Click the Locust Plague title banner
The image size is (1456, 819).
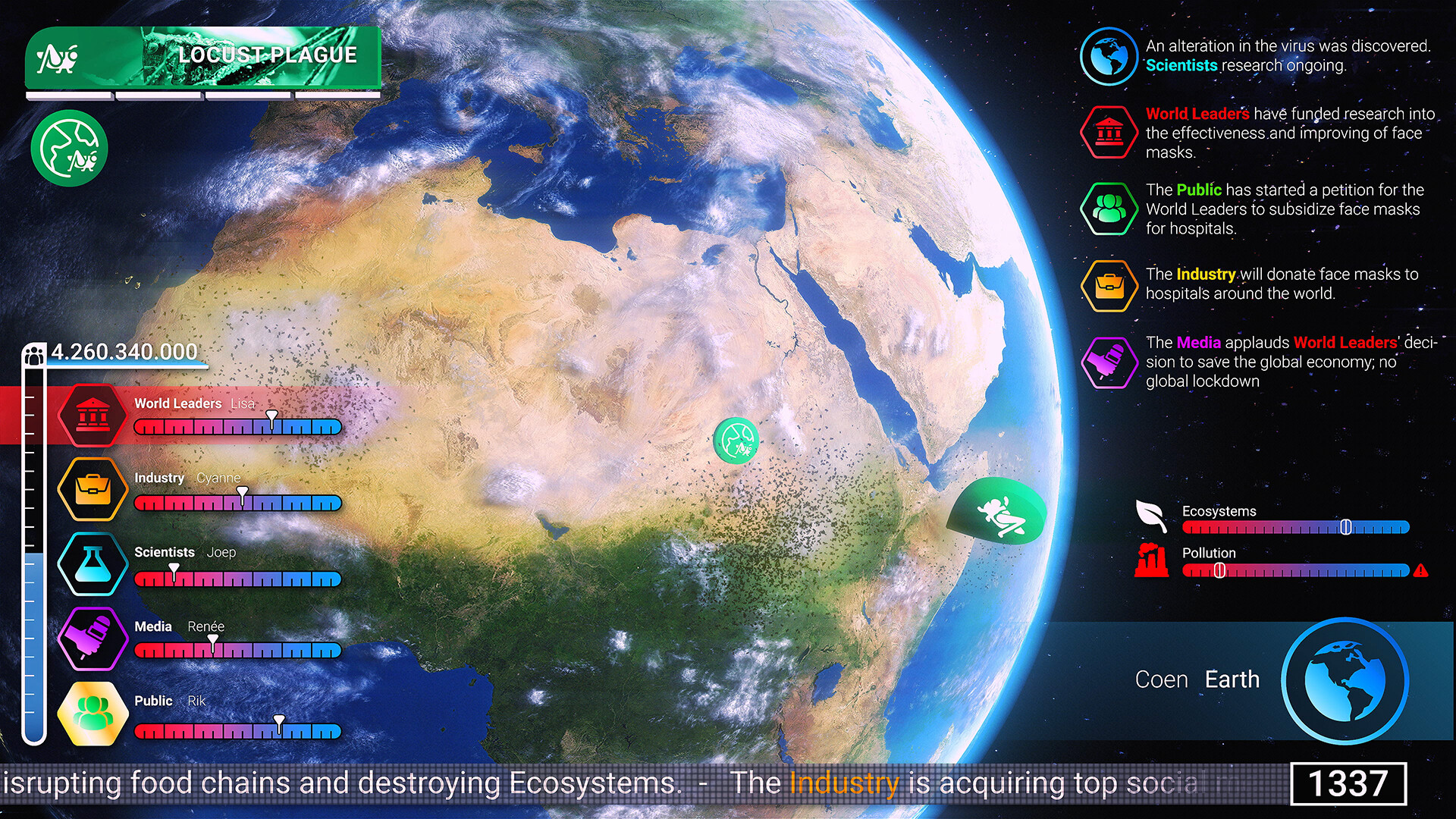click(267, 55)
